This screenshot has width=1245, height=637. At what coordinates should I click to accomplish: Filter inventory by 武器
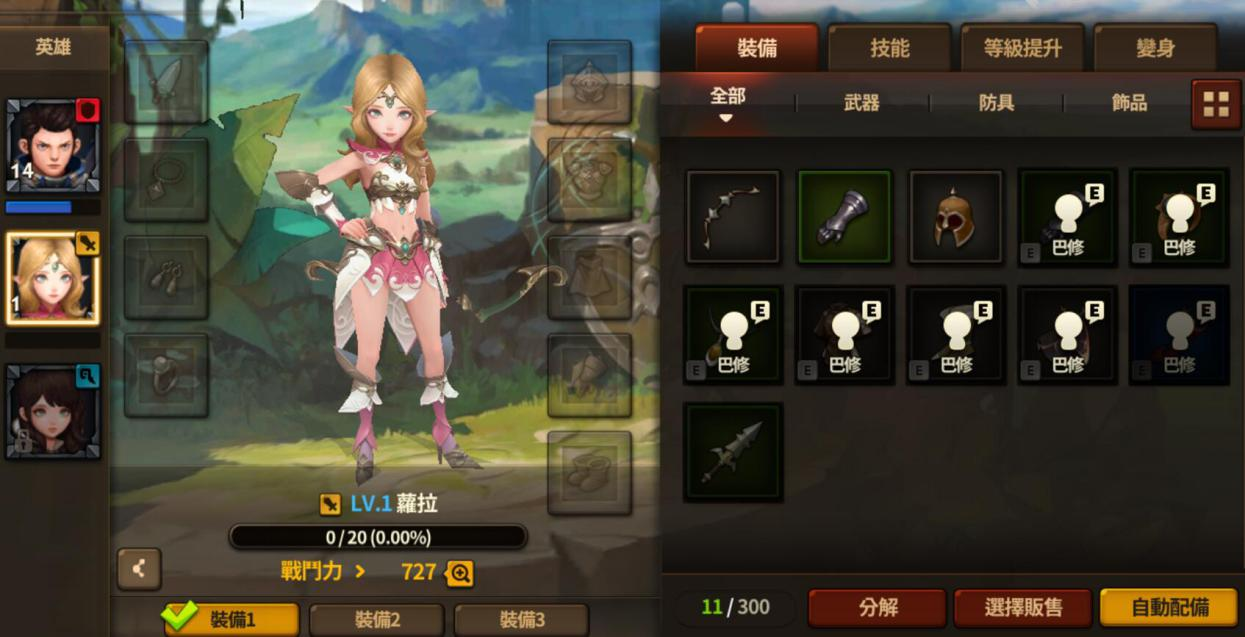[x=861, y=102]
